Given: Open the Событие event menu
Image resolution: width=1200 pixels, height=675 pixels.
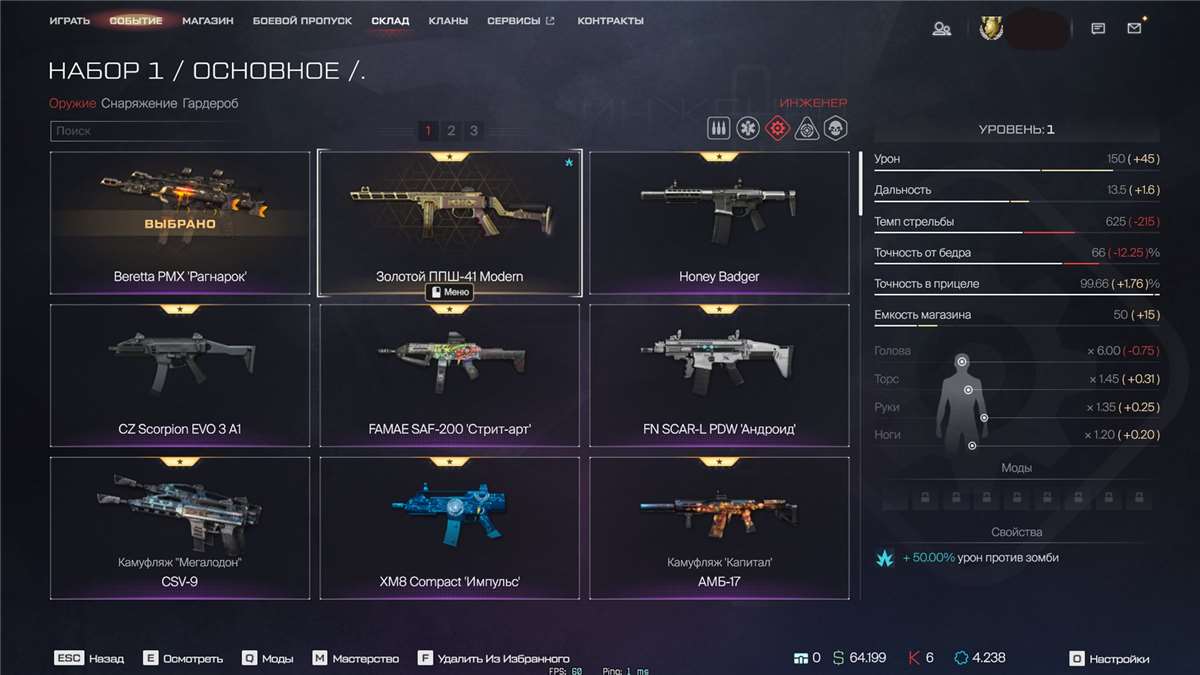Looking at the screenshot, I should click(136, 21).
